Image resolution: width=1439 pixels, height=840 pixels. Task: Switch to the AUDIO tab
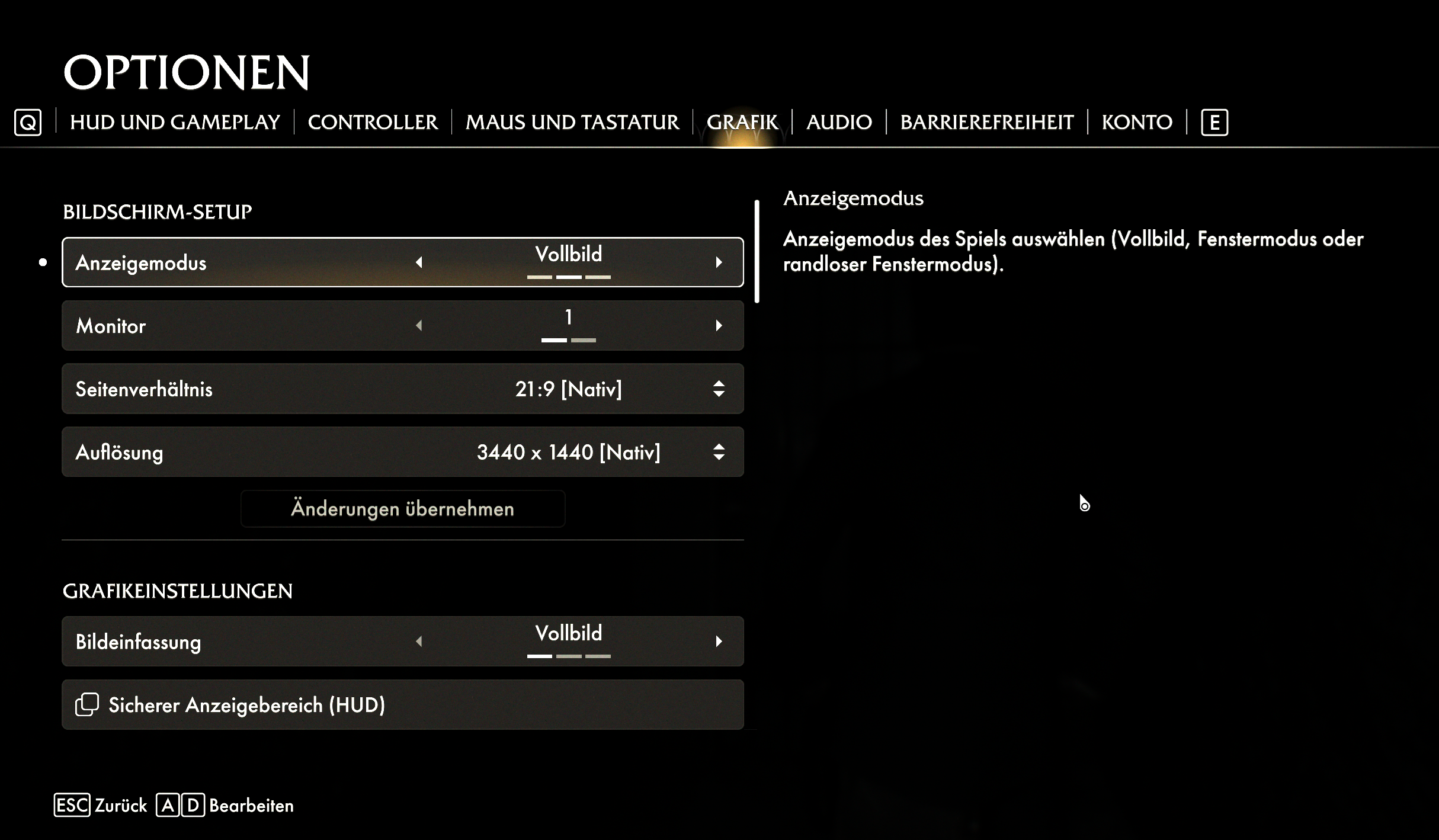pos(839,122)
